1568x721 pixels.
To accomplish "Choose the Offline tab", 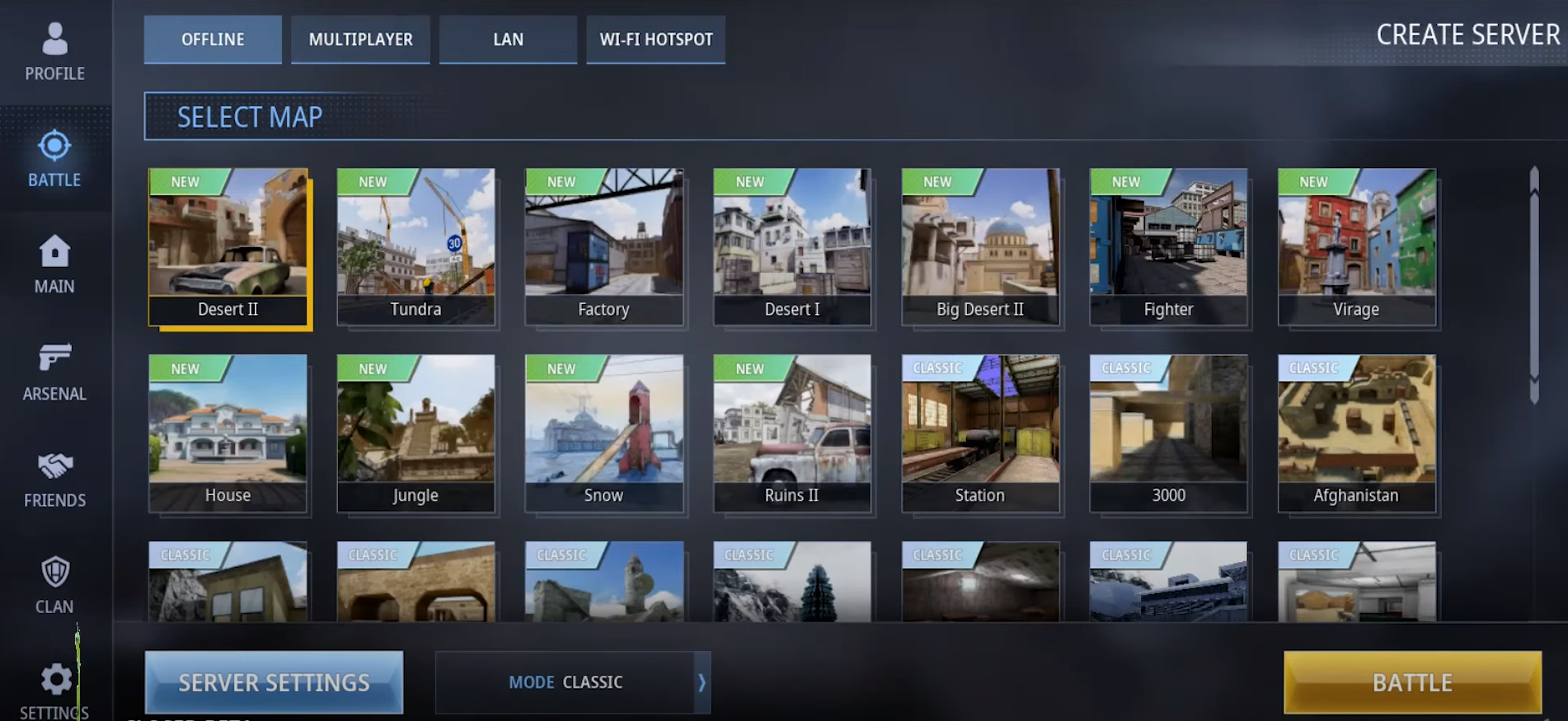I will coord(213,40).
